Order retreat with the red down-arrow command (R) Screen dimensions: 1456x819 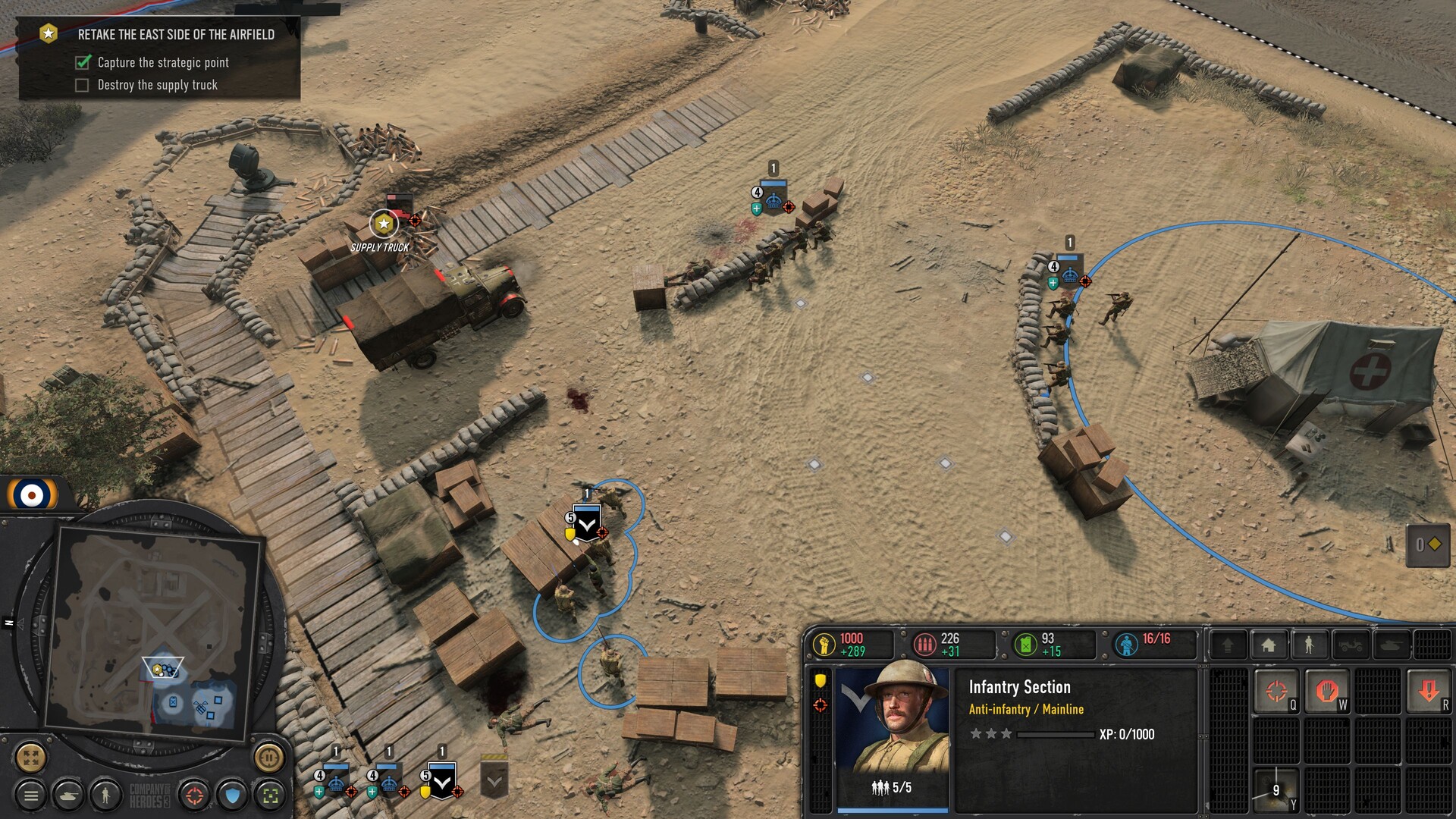(x=1429, y=691)
